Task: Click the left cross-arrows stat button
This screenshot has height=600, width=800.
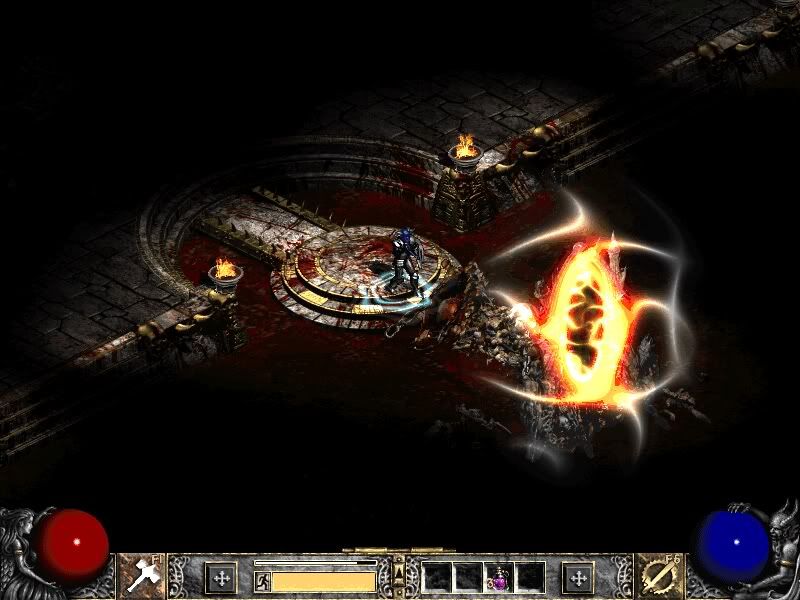Action: [220, 577]
